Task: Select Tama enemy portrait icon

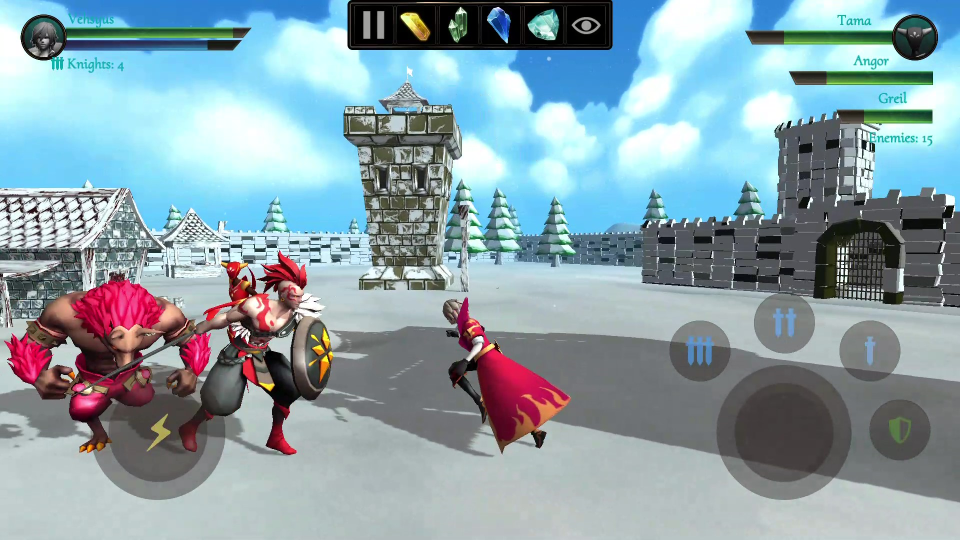Action: 914,38
